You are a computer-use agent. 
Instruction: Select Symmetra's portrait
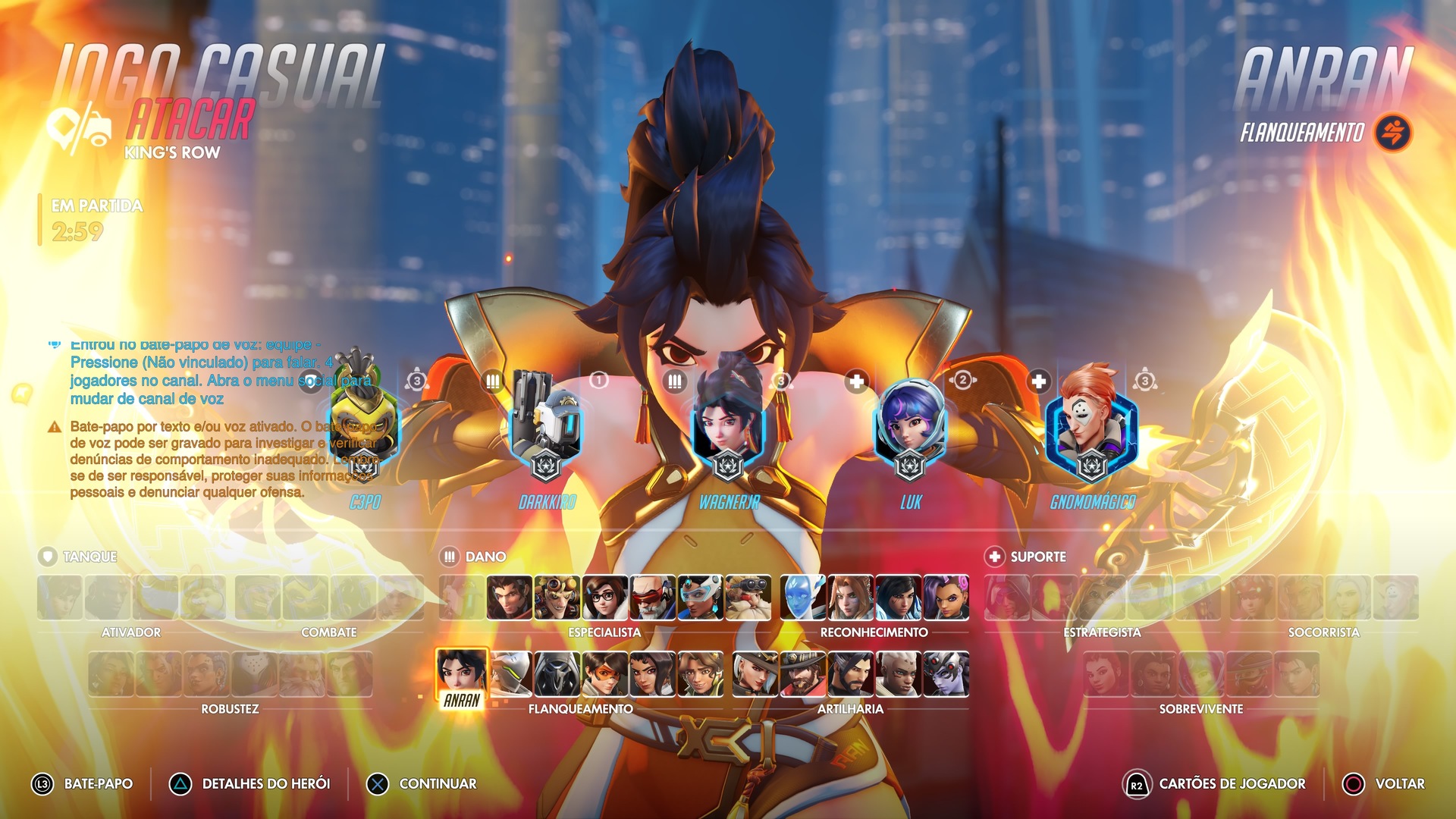(x=701, y=597)
